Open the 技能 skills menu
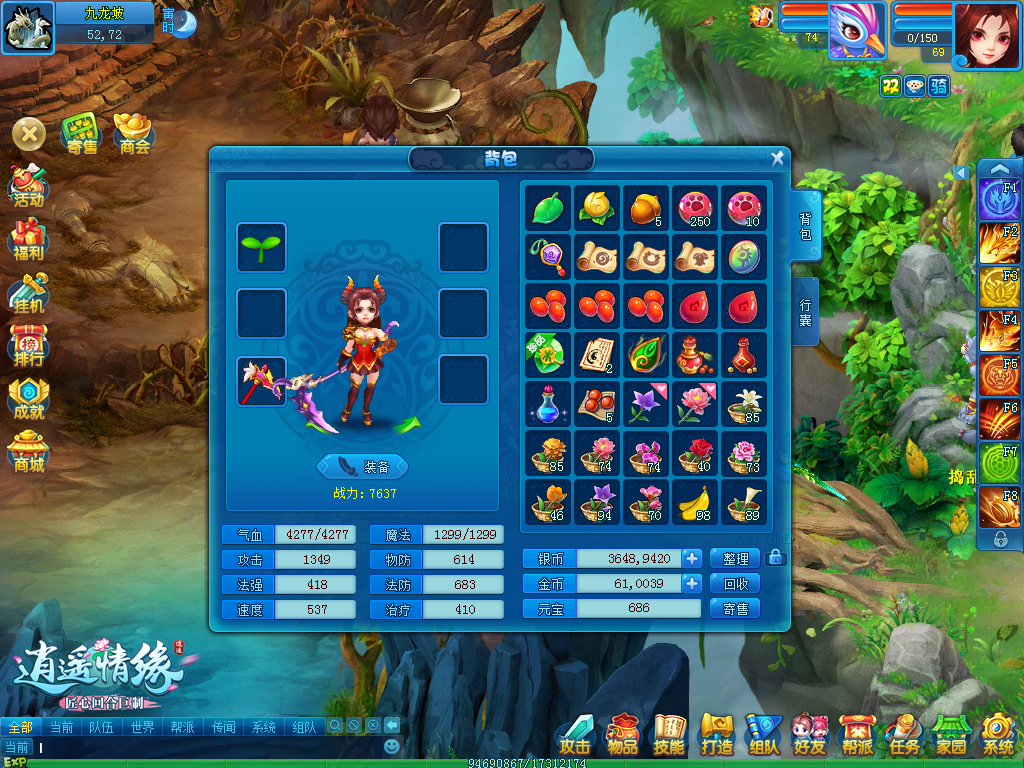 tap(669, 734)
